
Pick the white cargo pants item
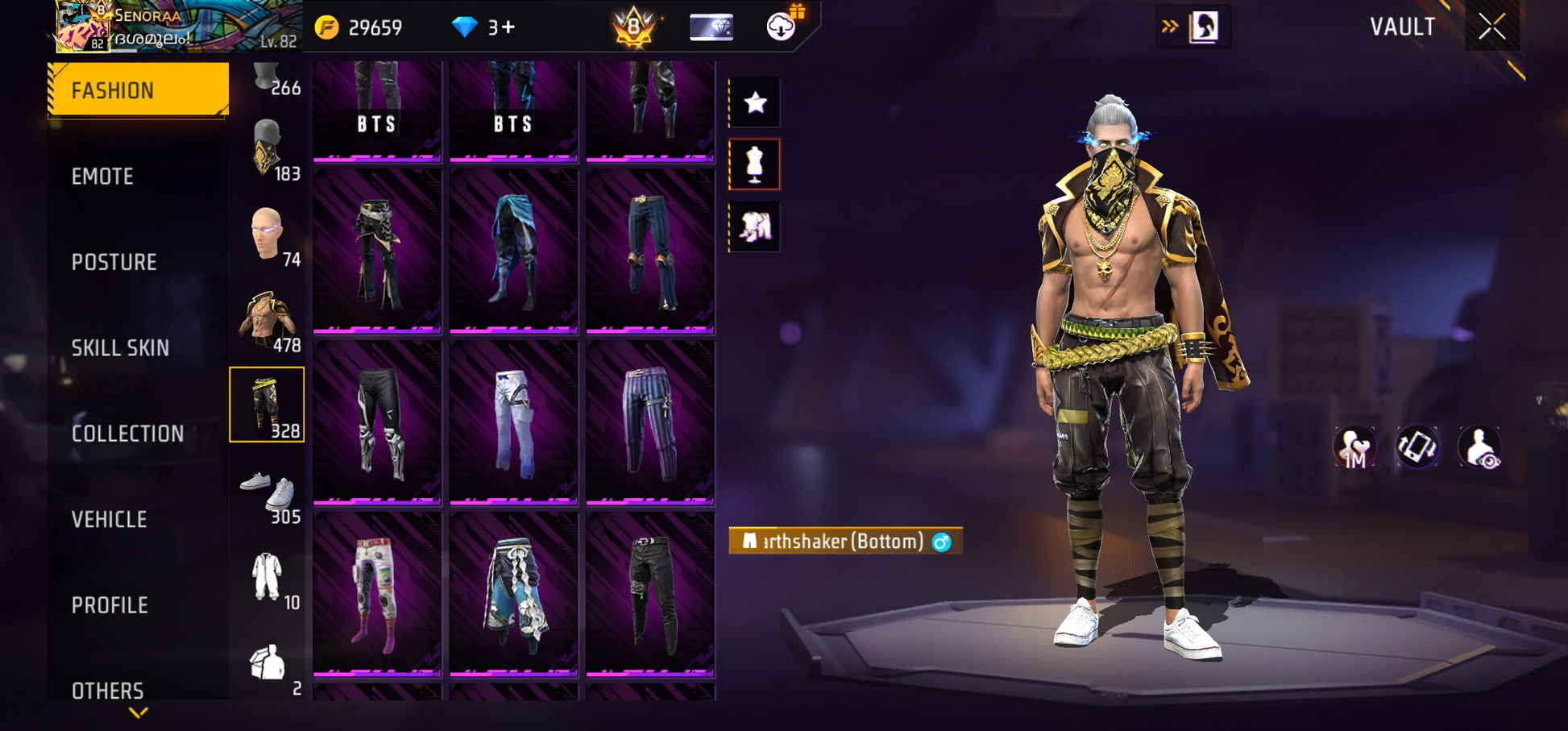513,422
